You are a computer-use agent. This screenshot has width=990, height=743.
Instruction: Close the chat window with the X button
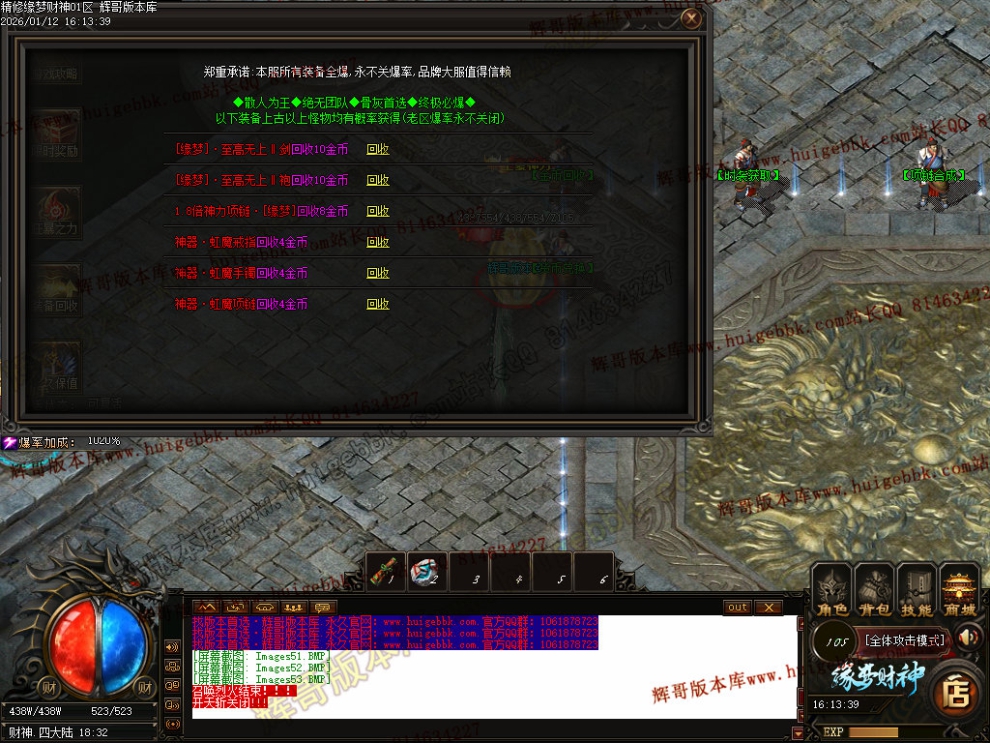coord(768,607)
